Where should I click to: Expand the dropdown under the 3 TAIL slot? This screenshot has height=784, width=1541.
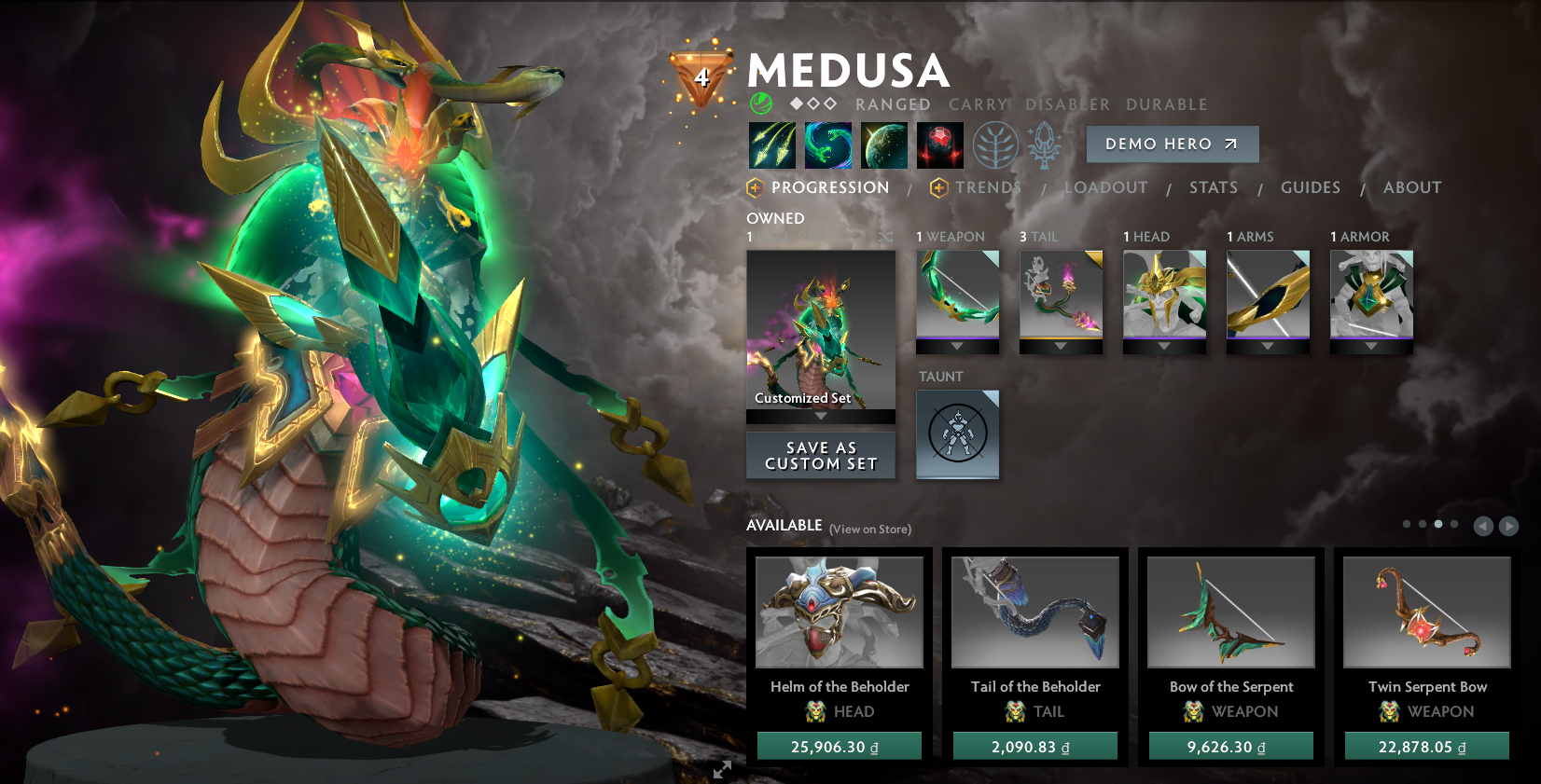coord(1061,344)
